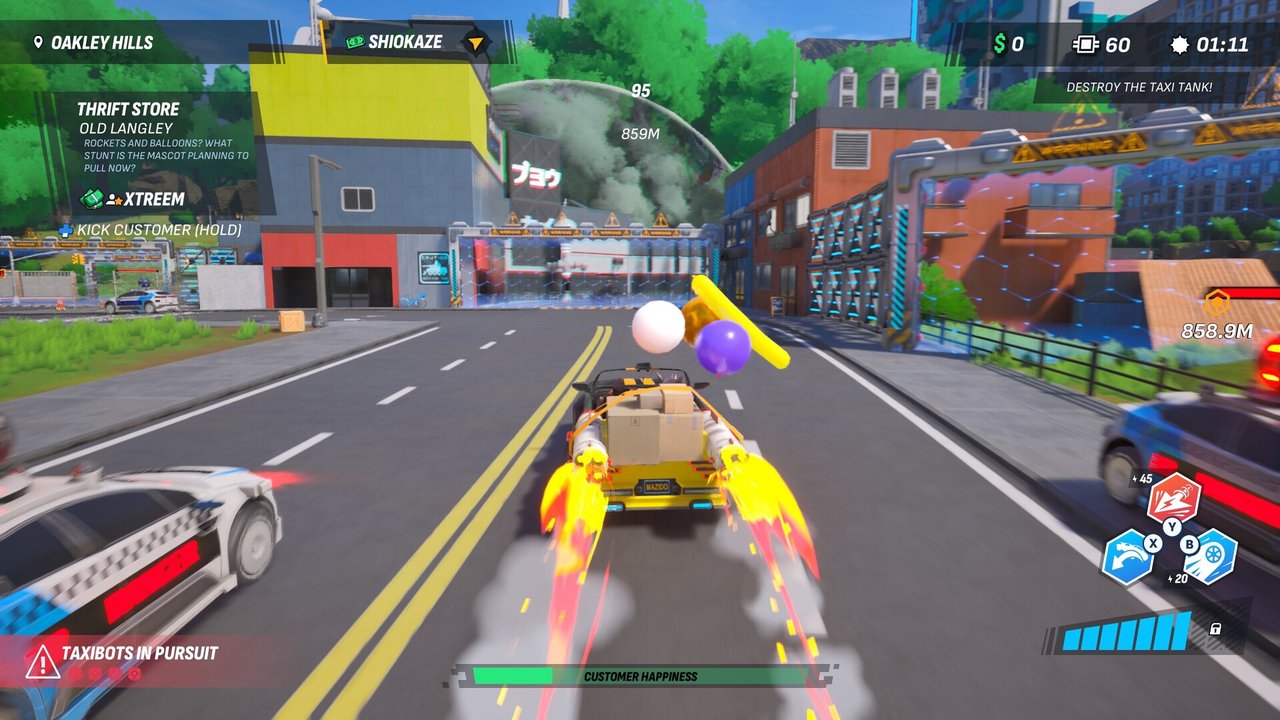Select the battery icon showing 60
Image resolution: width=1280 pixels, height=720 pixels.
coord(1085,42)
